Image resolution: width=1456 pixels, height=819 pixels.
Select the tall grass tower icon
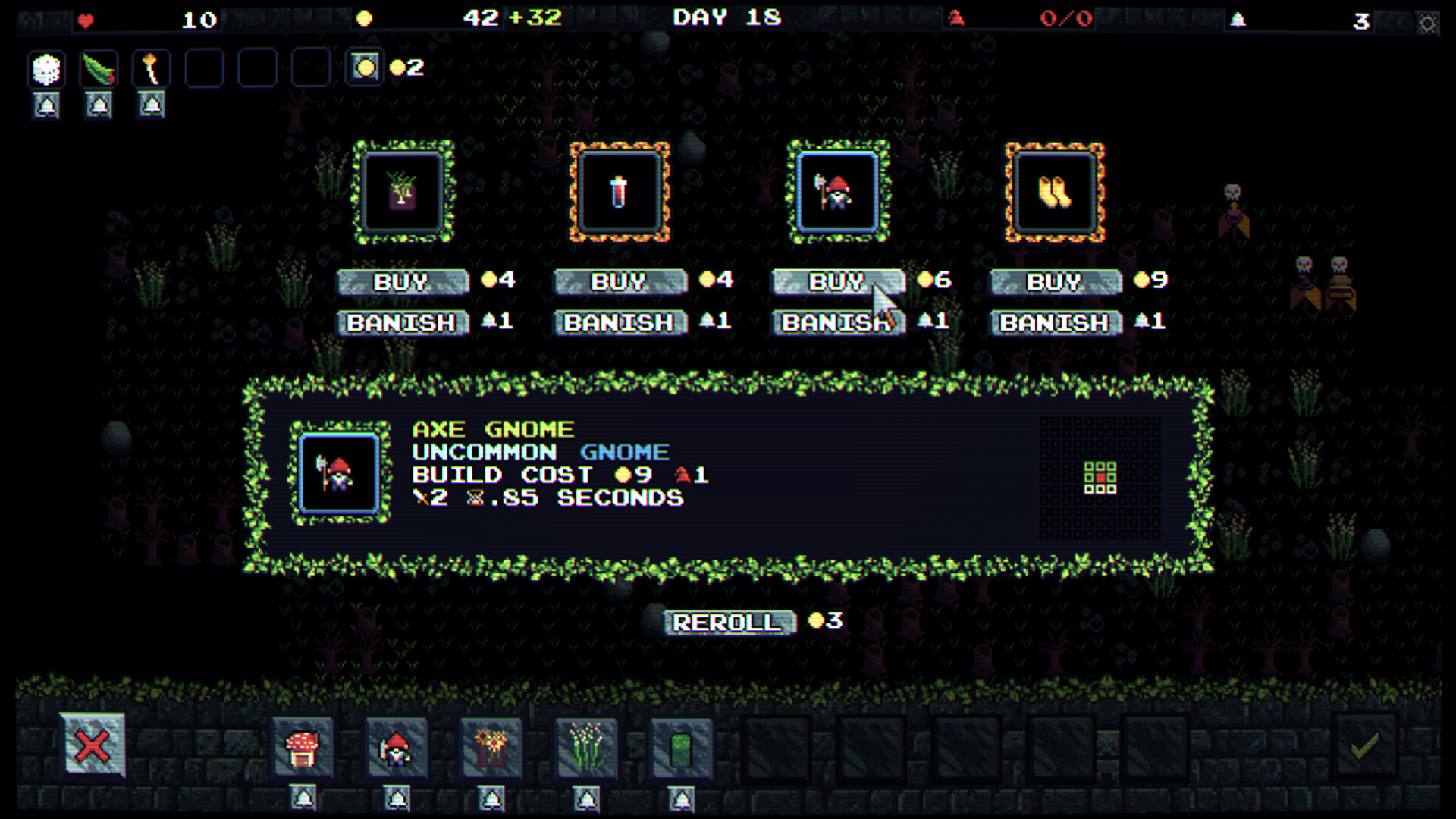[x=585, y=749]
